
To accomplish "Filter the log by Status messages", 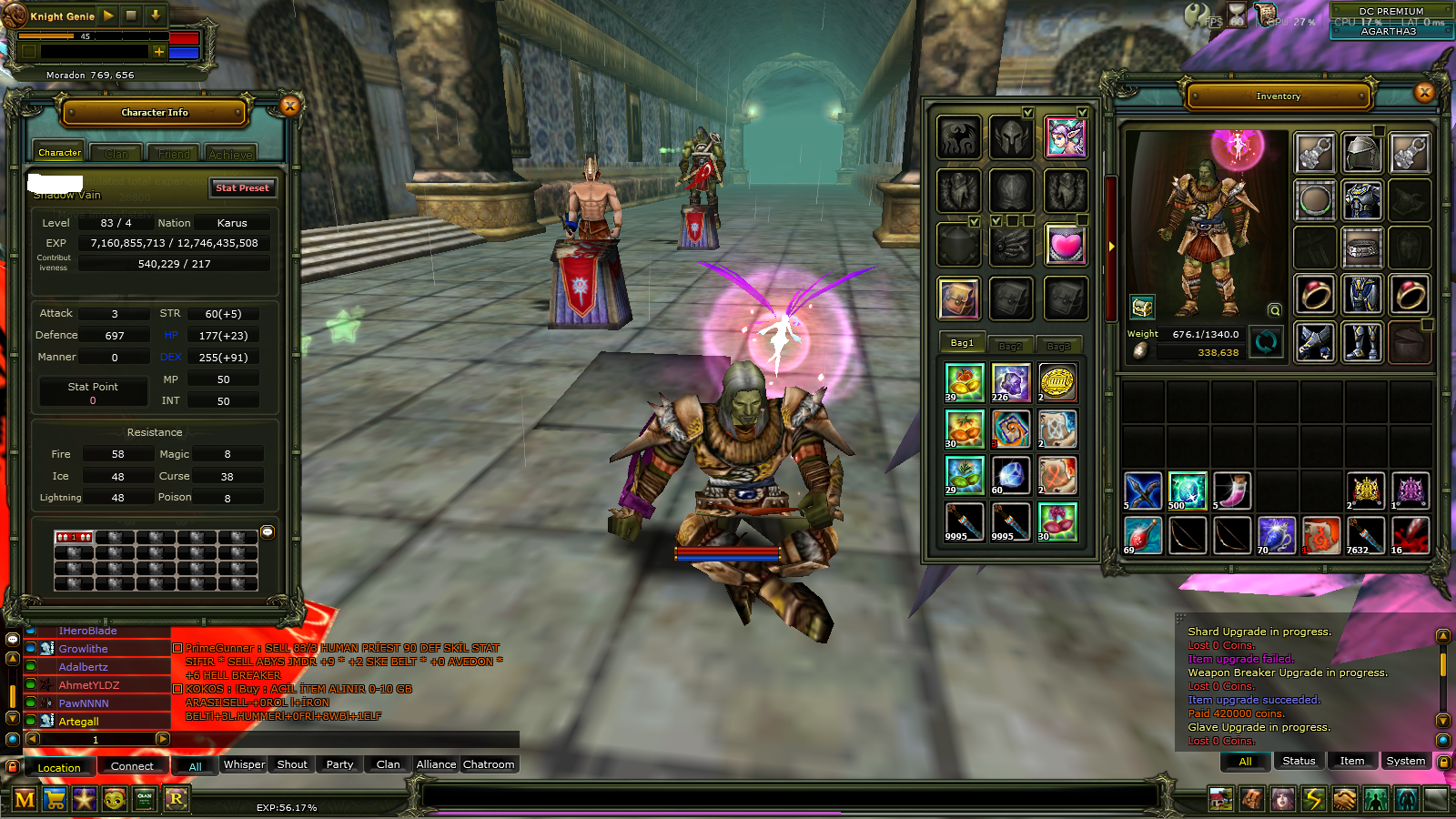I will point(1299,761).
